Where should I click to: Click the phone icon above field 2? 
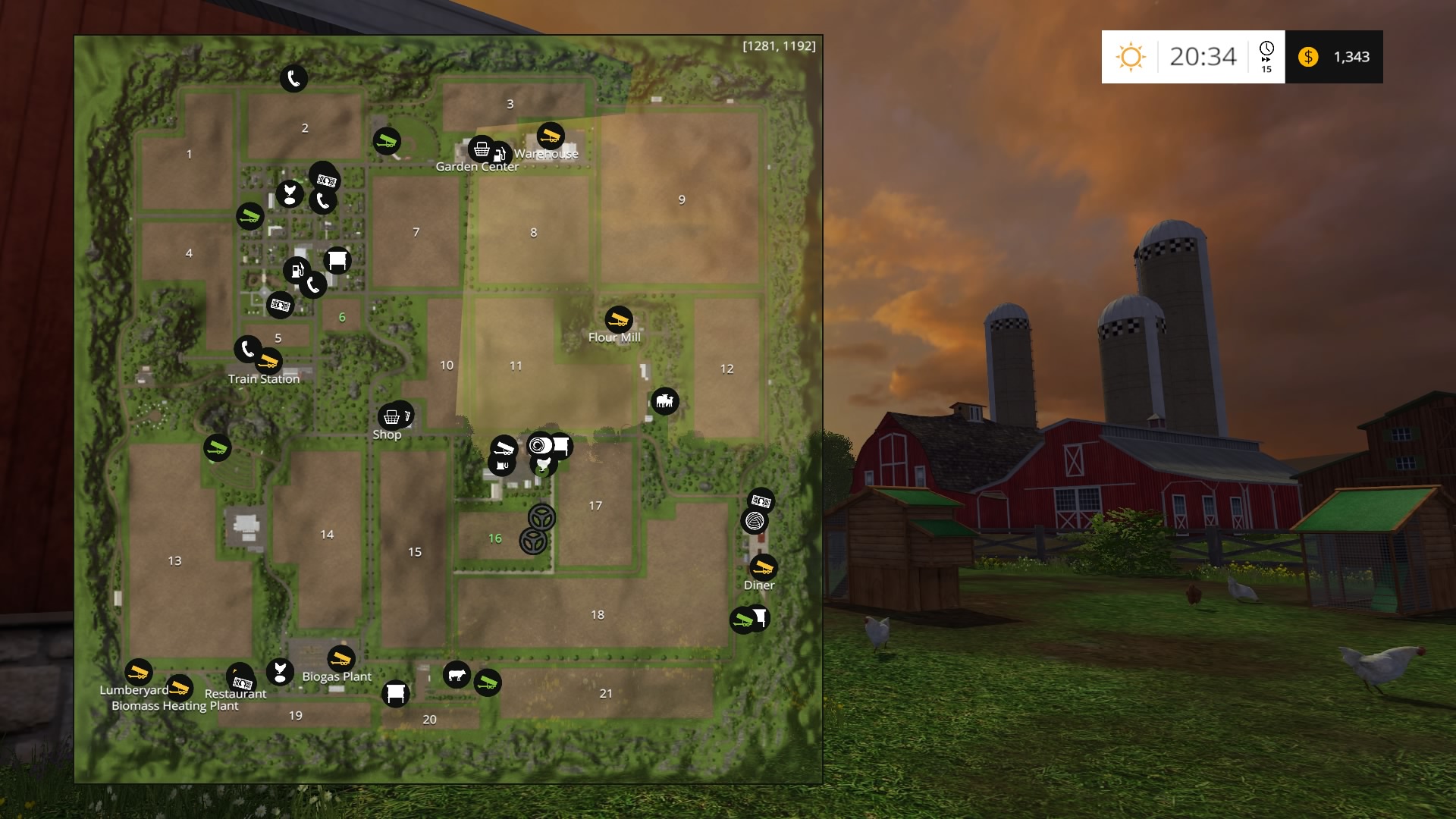[294, 77]
